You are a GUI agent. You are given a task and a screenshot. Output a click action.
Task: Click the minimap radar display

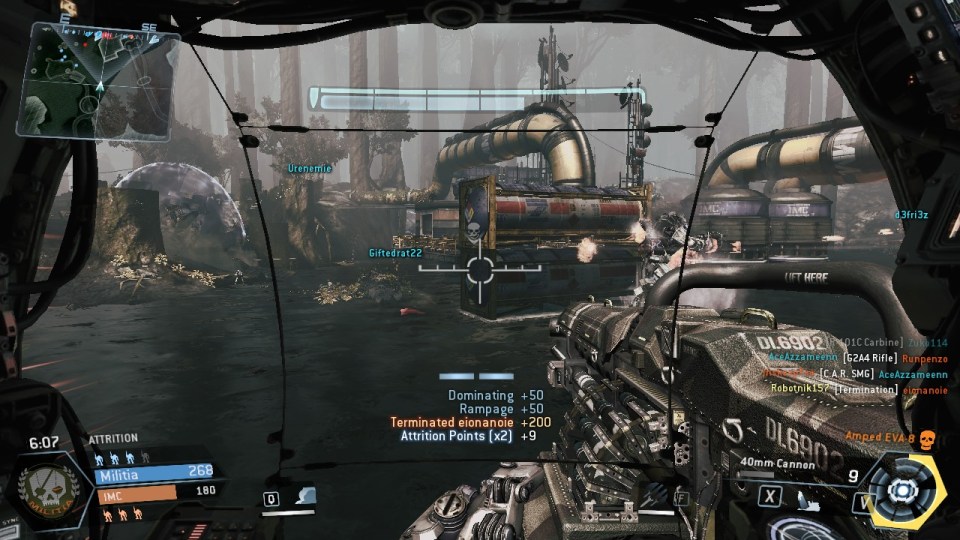pyautogui.click(x=96, y=80)
